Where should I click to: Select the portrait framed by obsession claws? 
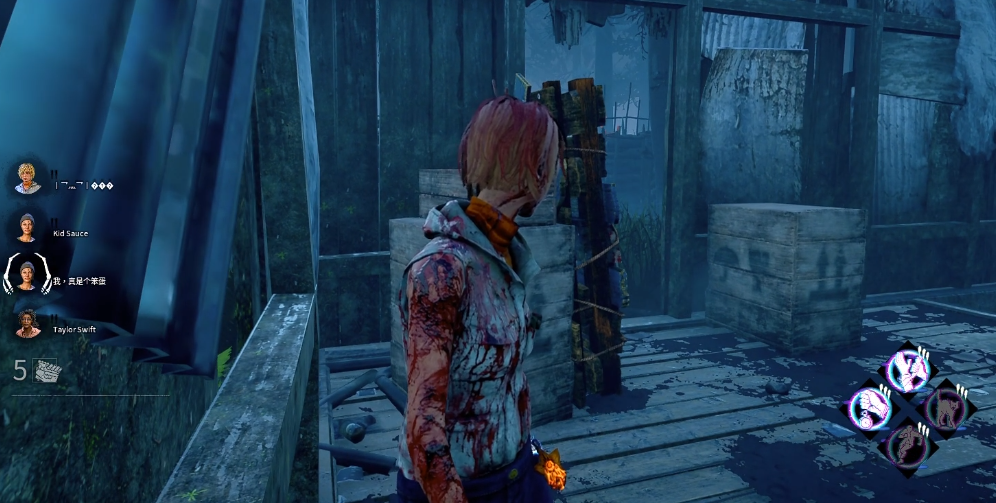coord(27,273)
